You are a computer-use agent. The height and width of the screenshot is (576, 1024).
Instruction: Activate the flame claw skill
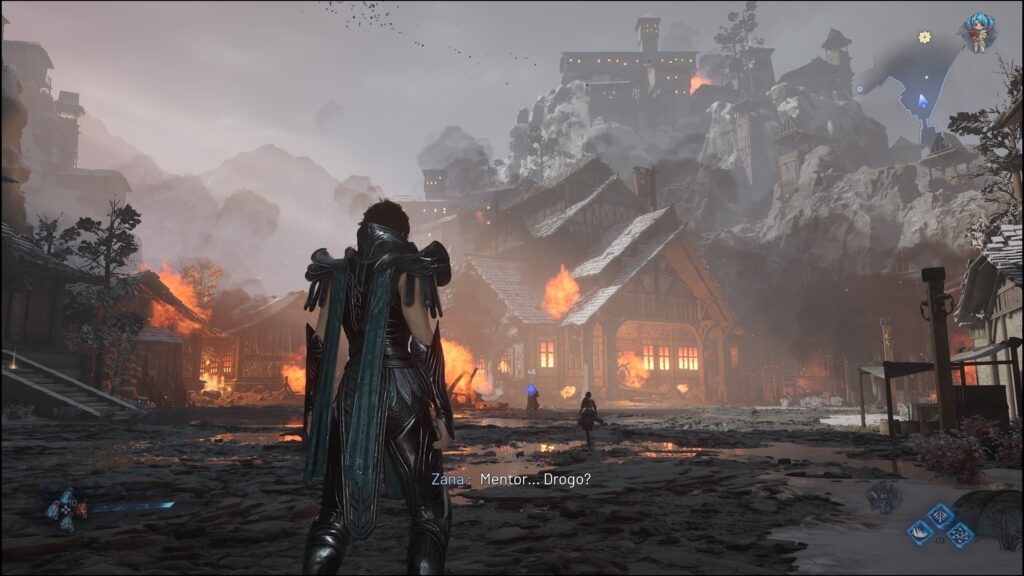point(919,533)
